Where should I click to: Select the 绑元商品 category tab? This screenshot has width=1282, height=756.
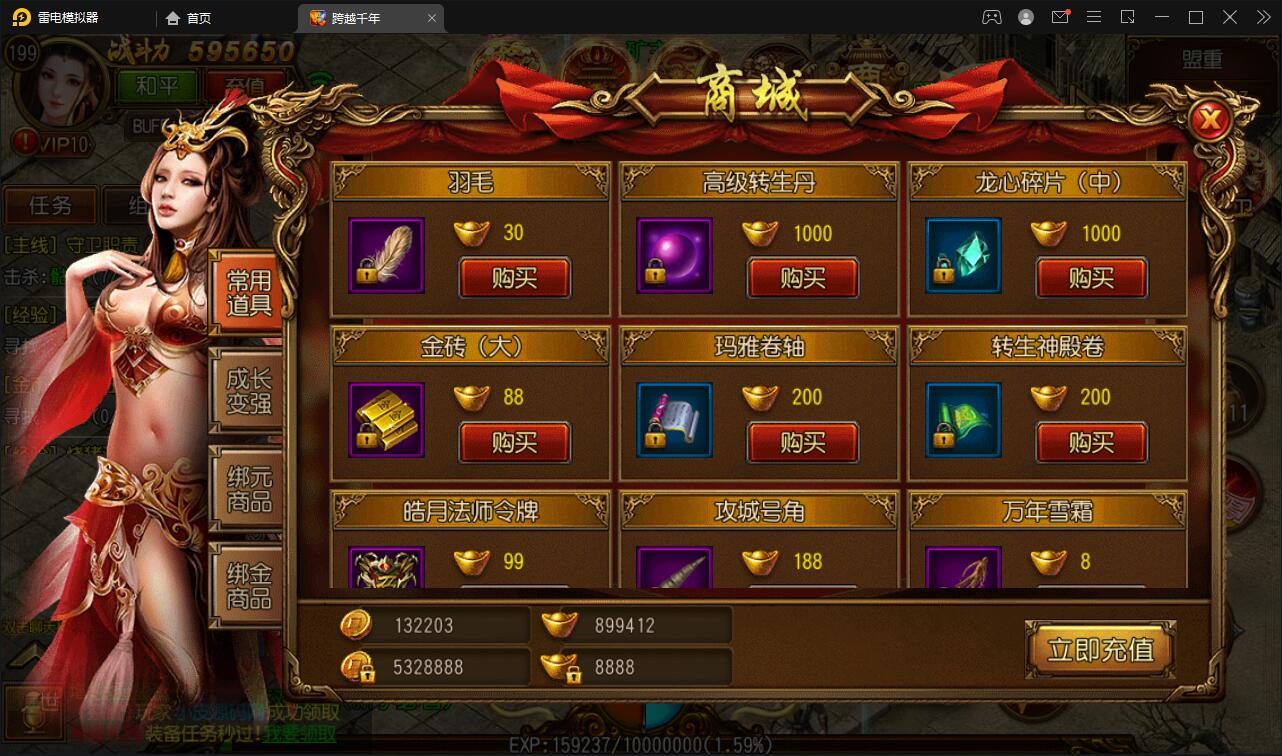[x=247, y=489]
